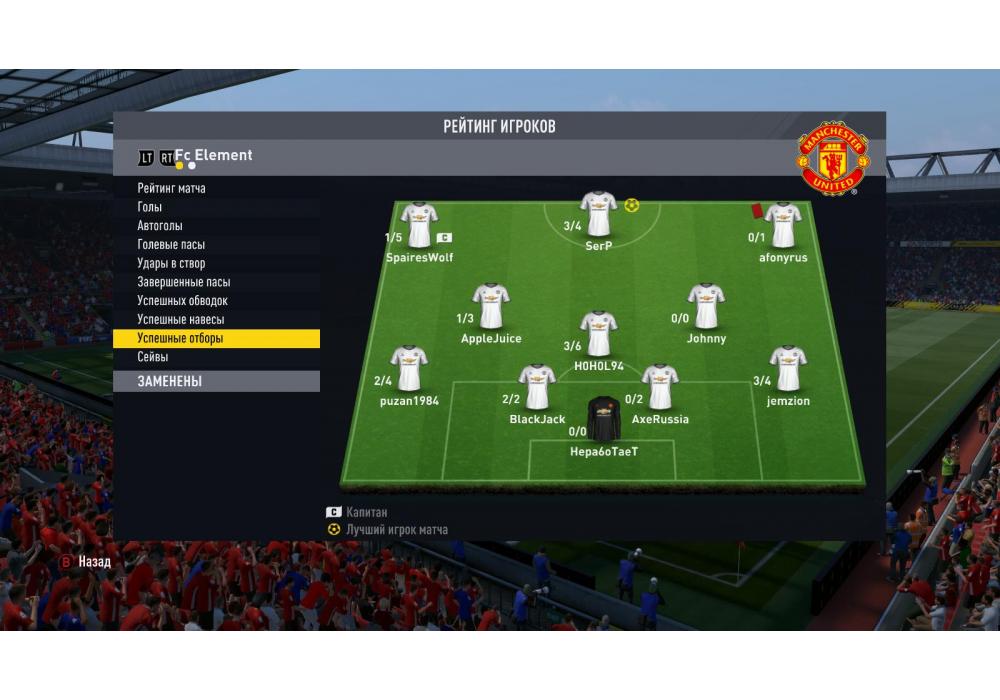Viewport: 1000px width, 700px height.
Task: Select player SpairesWolf on the pitch
Action: (x=419, y=225)
